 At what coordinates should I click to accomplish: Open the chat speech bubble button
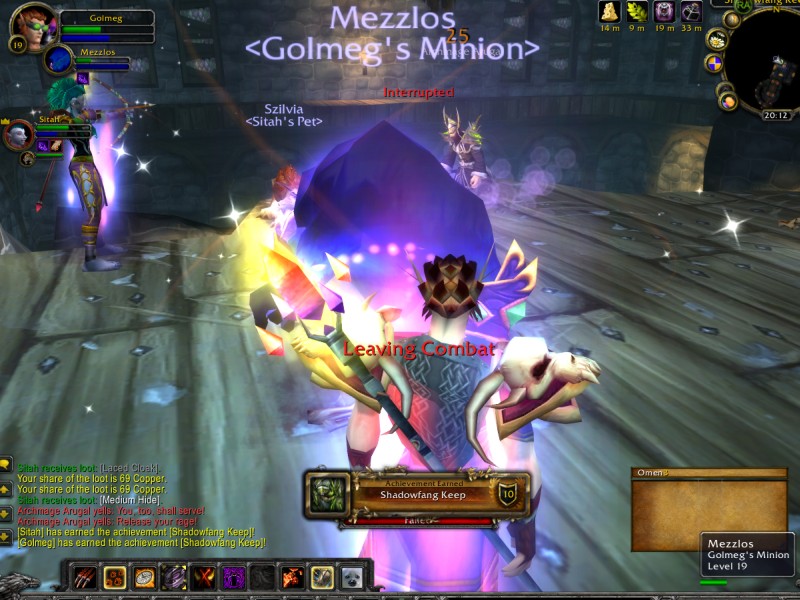point(6,464)
